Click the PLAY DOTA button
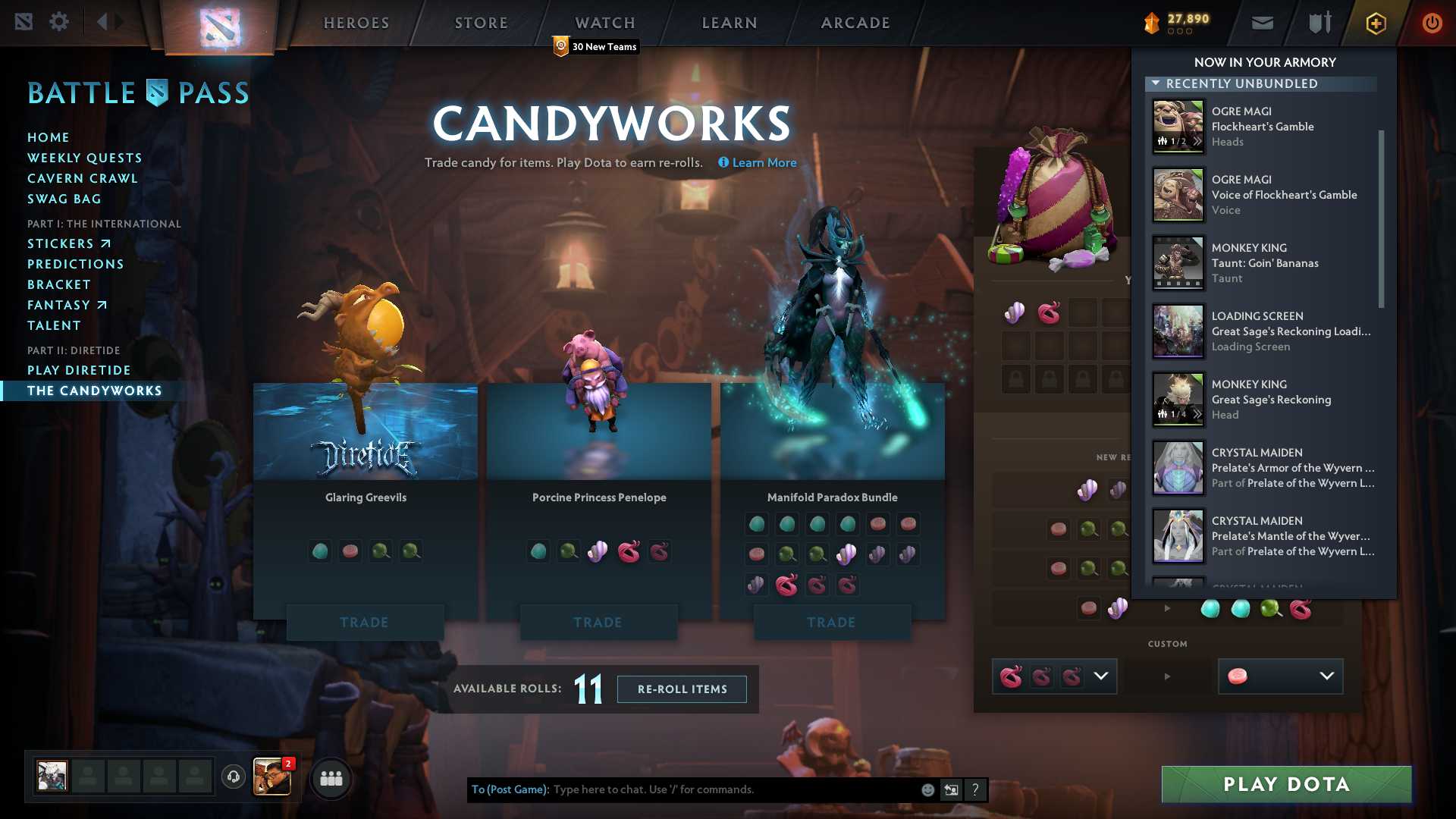This screenshot has width=1456, height=819. (x=1285, y=784)
